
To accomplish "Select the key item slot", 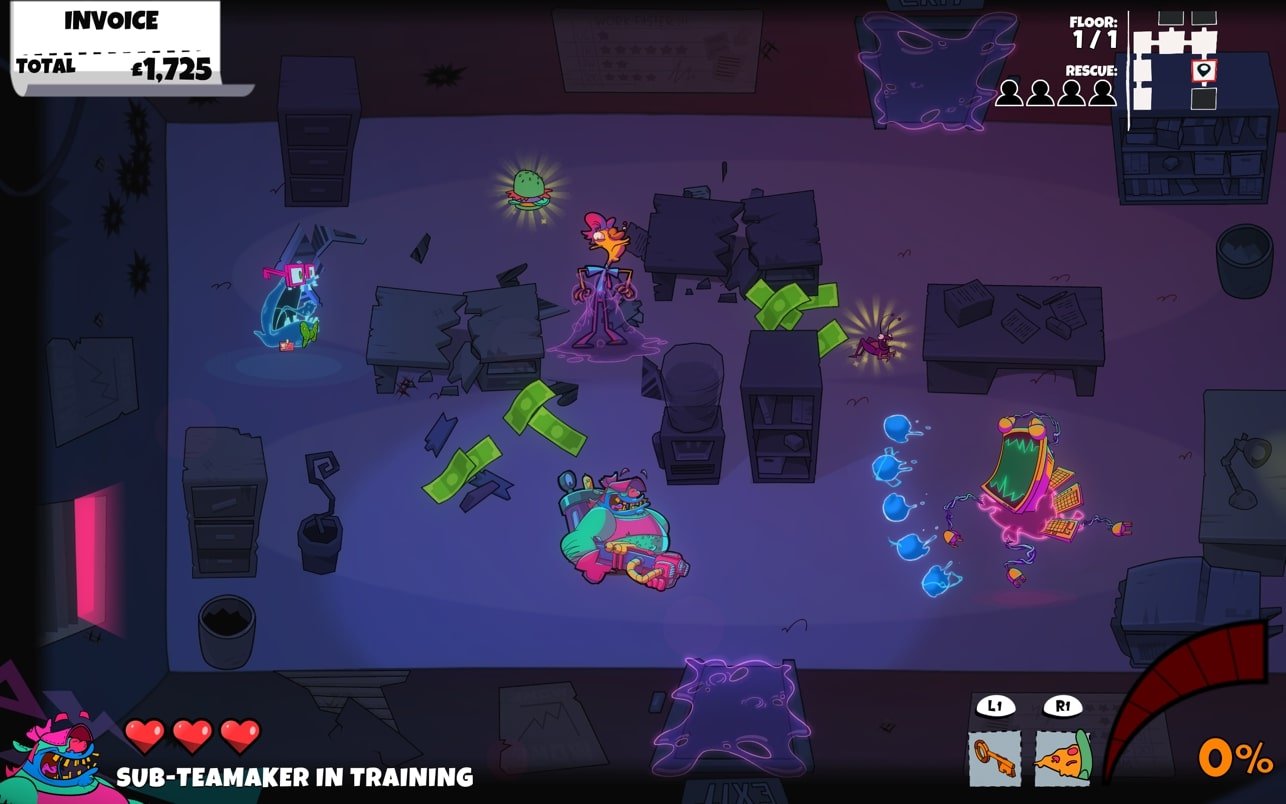I will click(x=995, y=758).
